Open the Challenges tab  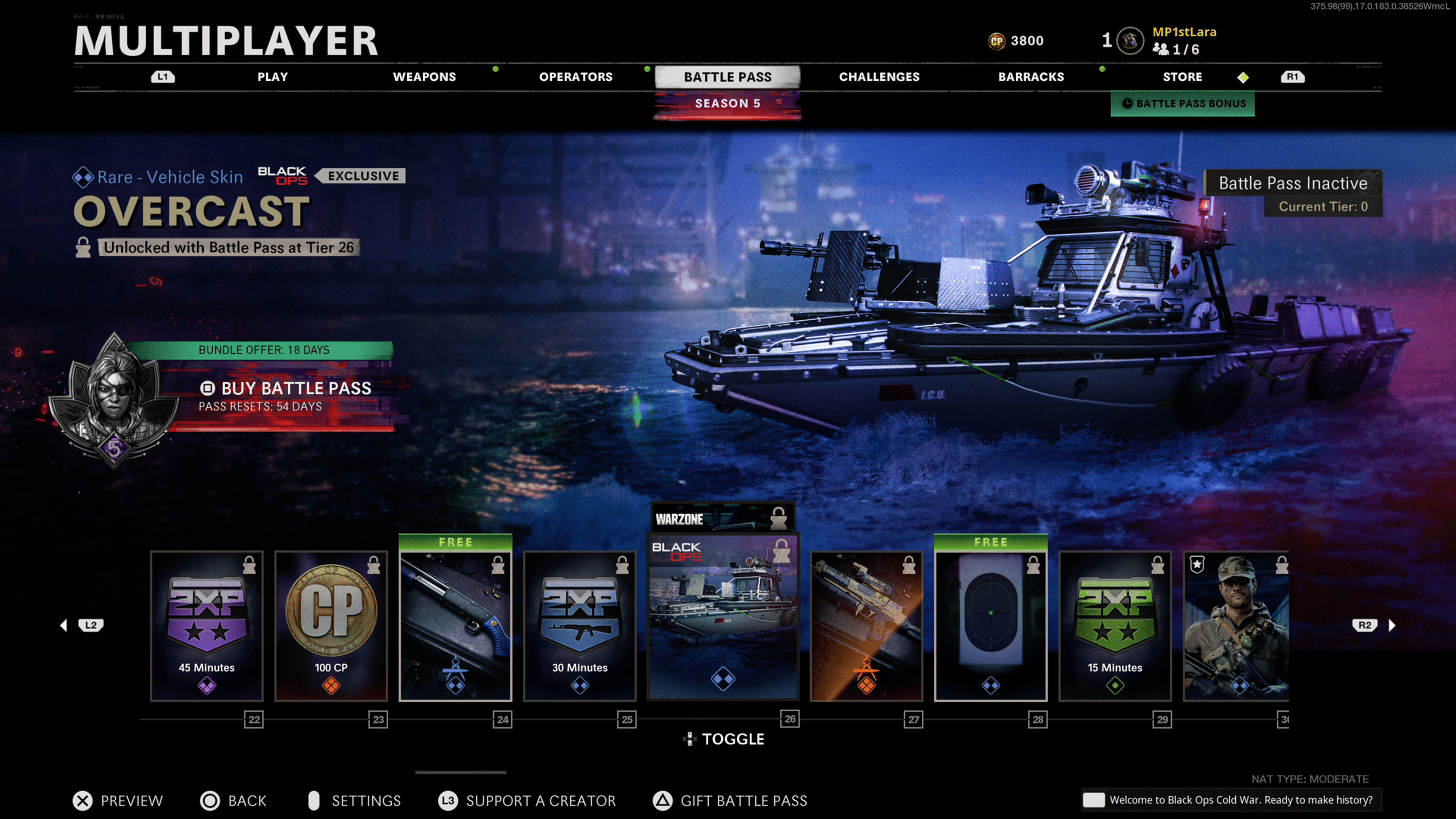[879, 77]
